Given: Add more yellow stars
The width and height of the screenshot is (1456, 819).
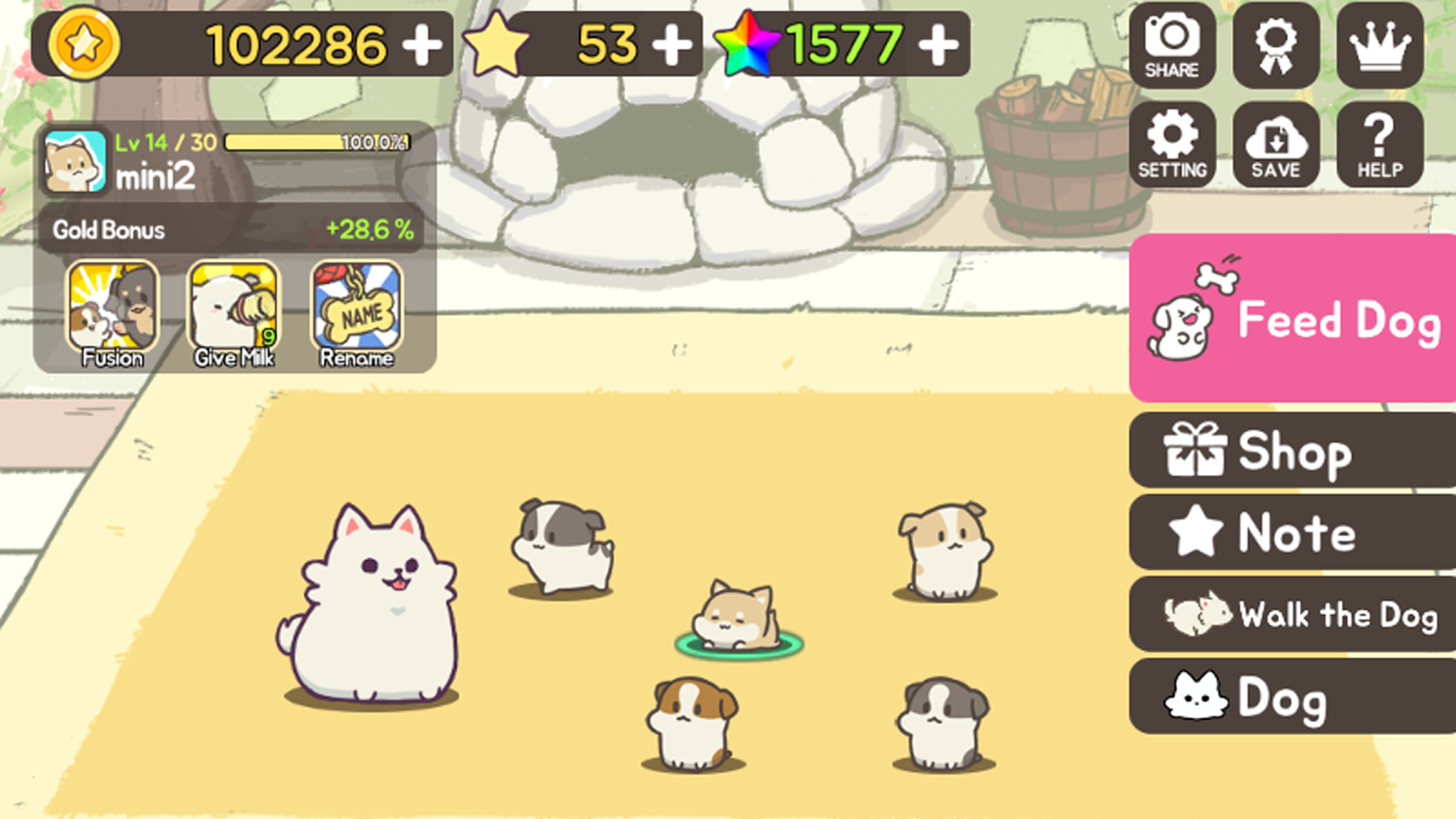Looking at the screenshot, I should 673,43.
